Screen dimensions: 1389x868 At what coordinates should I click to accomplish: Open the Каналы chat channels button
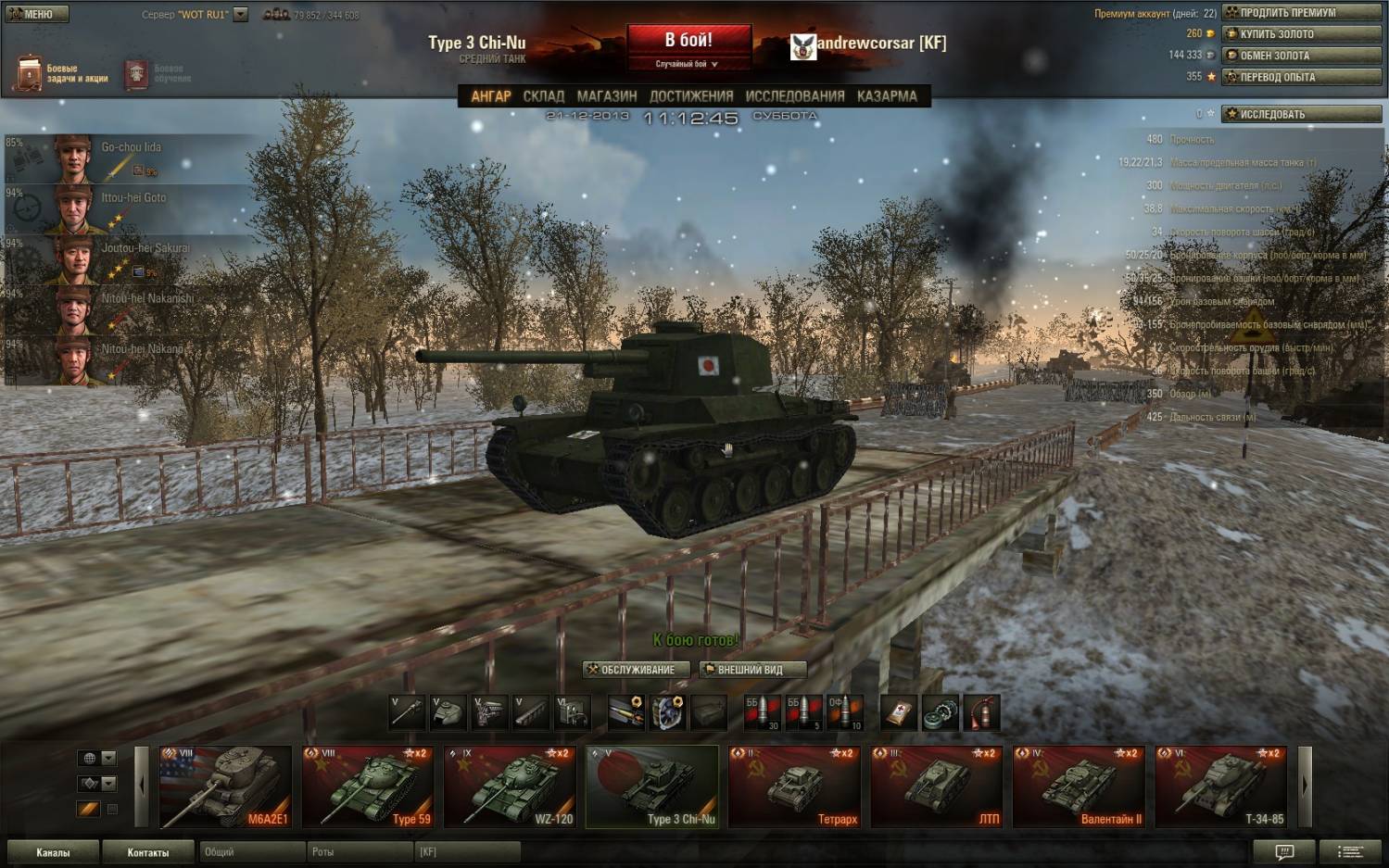[x=53, y=852]
